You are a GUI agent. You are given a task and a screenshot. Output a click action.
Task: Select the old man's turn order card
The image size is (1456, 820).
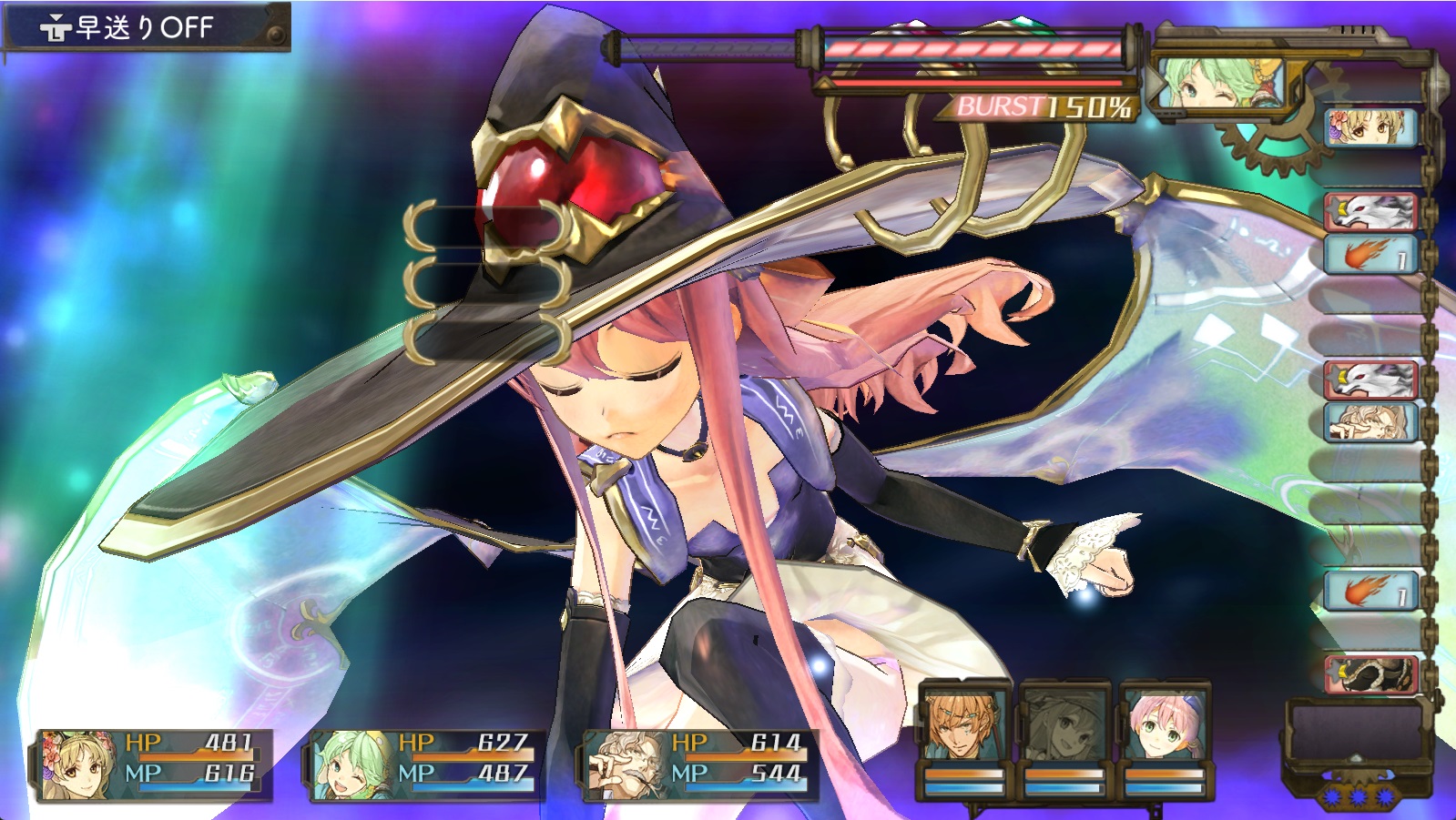tap(1369, 421)
